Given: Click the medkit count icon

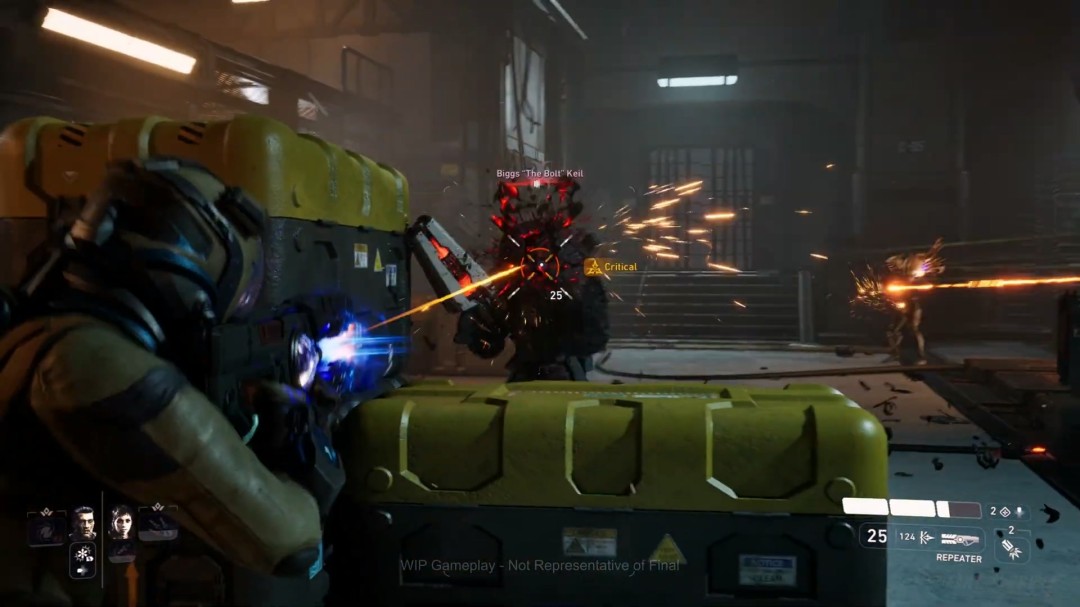Looking at the screenshot, I should pyautogui.click(x=1004, y=511).
